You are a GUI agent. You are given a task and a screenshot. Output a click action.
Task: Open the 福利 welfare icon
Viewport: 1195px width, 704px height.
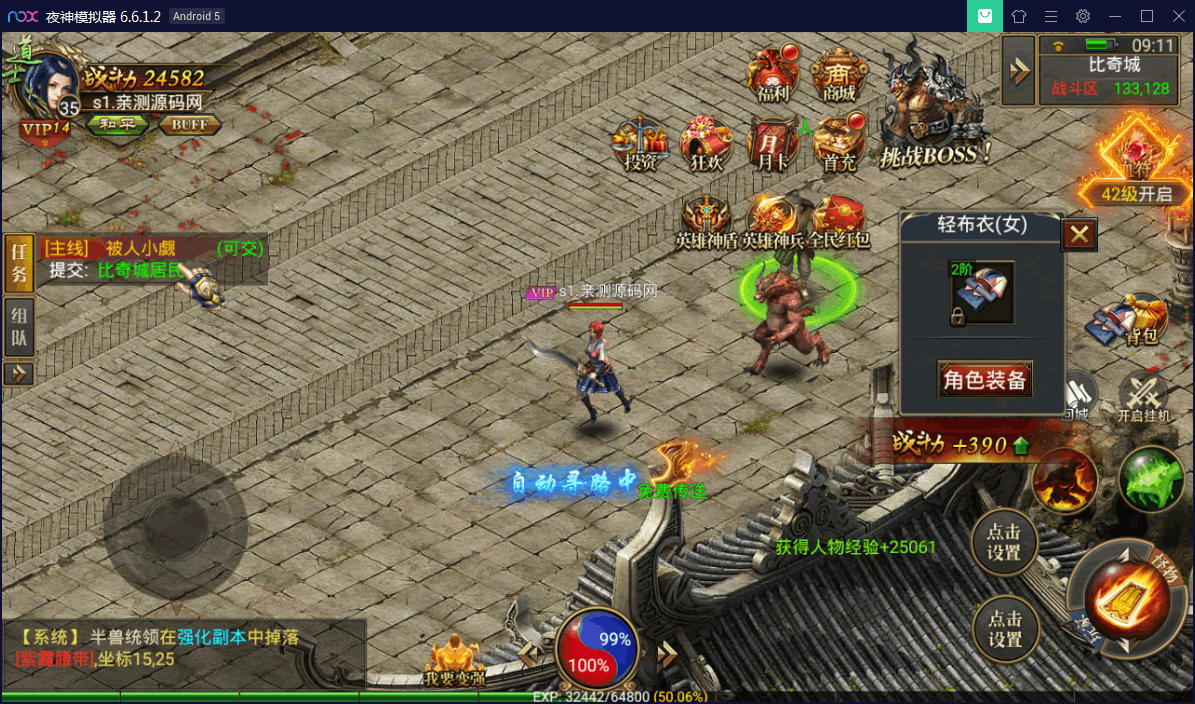coord(774,72)
